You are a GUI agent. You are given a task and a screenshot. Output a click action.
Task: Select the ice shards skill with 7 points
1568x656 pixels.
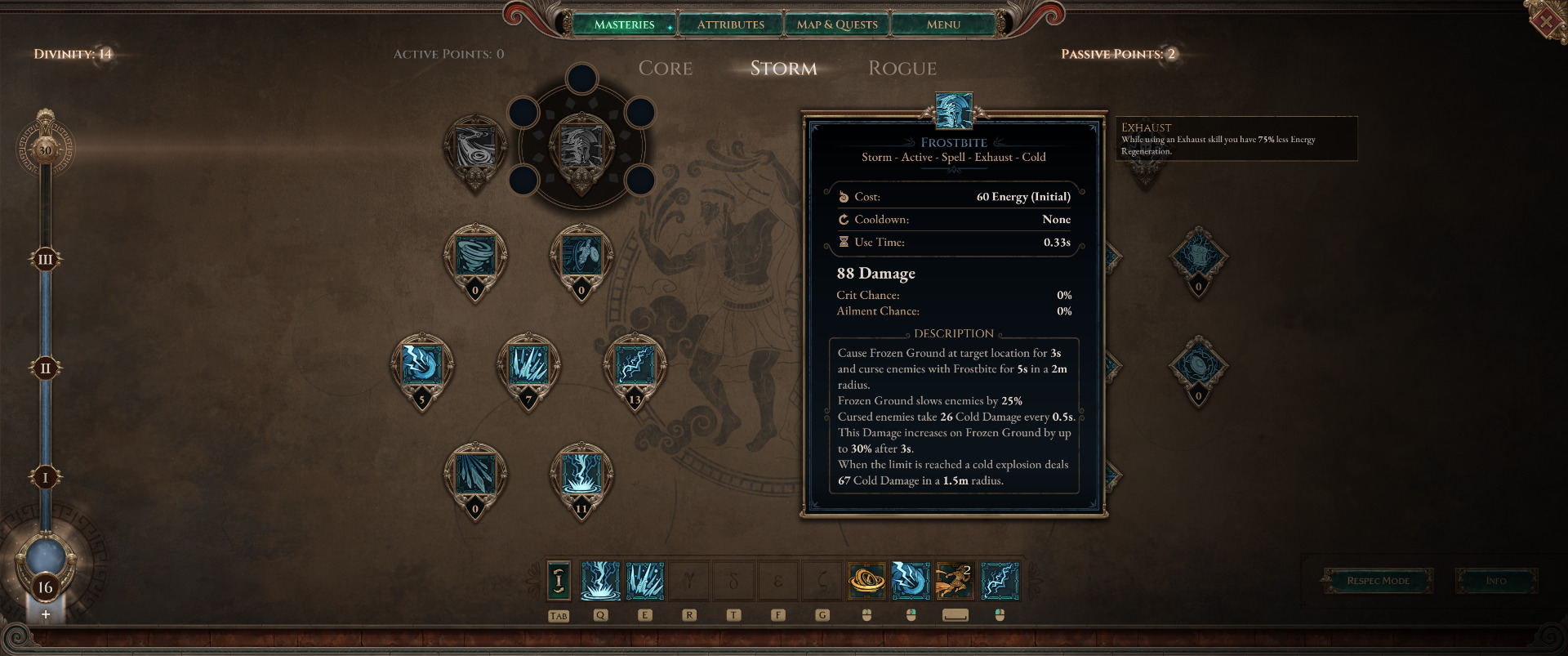click(528, 365)
